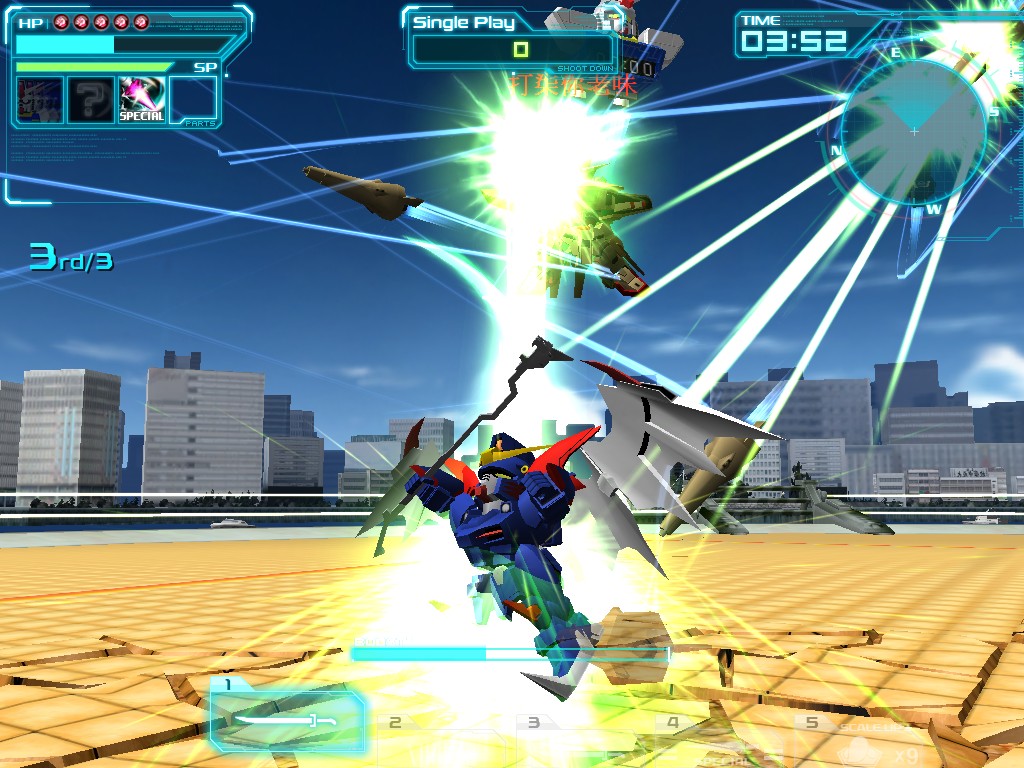Click the question mark mystery slot

pyautogui.click(x=91, y=100)
